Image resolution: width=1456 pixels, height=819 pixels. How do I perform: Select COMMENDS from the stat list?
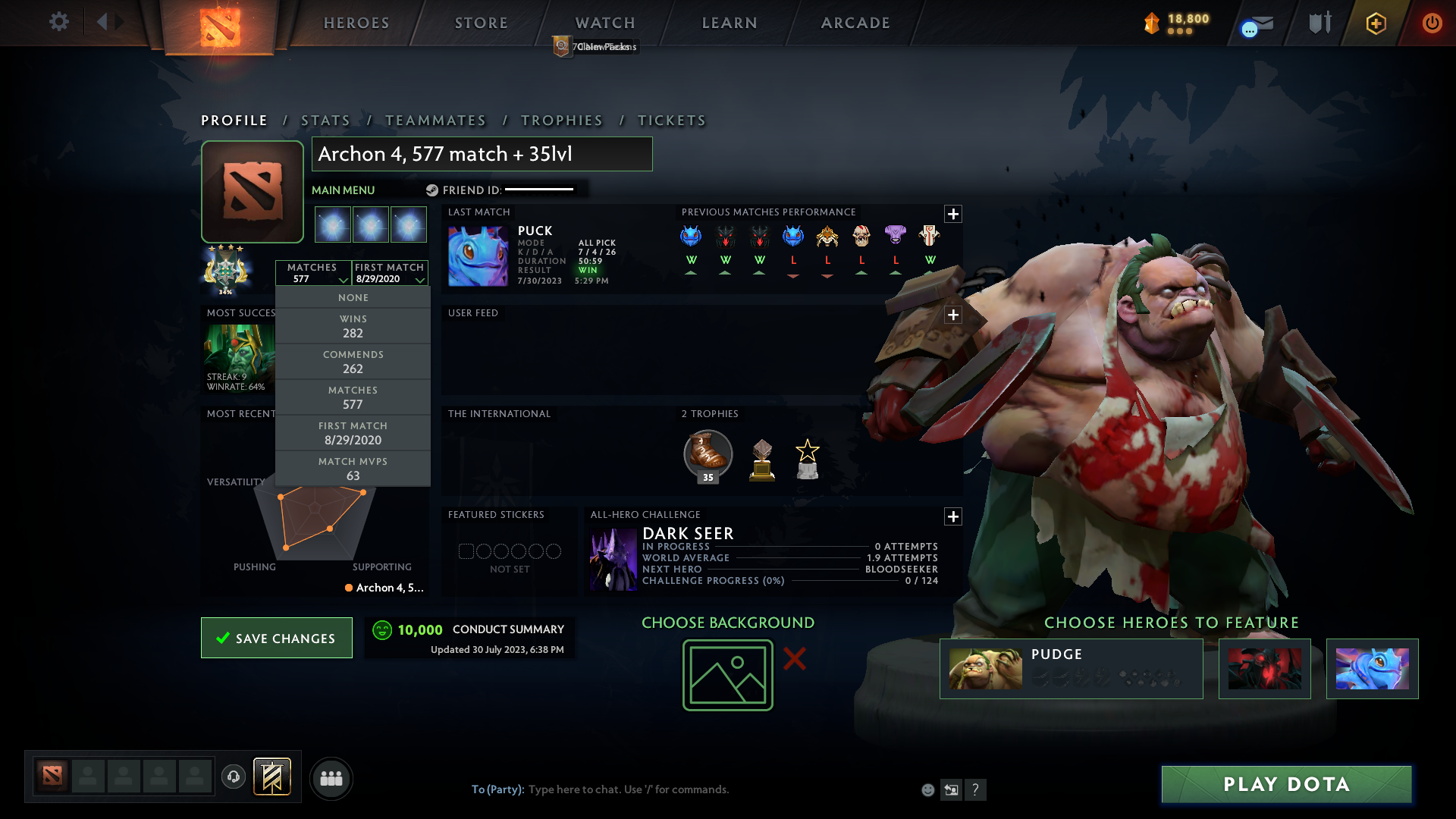353,361
